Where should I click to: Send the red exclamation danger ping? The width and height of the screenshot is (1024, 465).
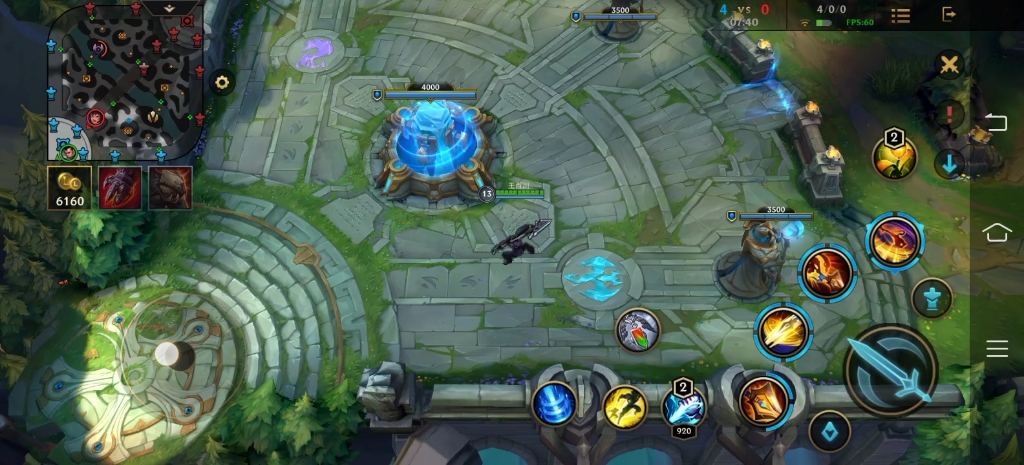click(949, 113)
